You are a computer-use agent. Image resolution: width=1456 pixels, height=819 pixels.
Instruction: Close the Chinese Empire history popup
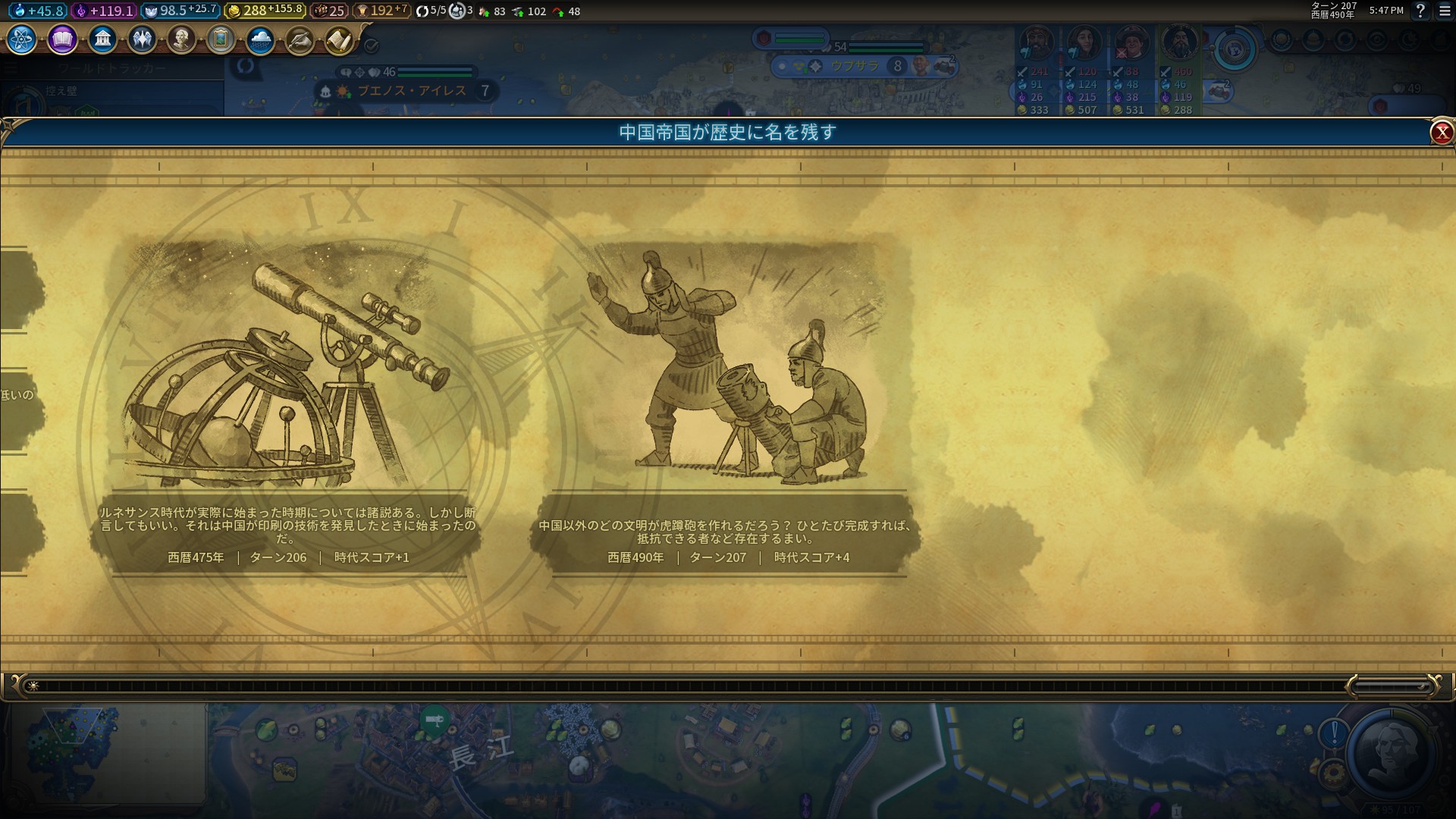pos(1440,130)
